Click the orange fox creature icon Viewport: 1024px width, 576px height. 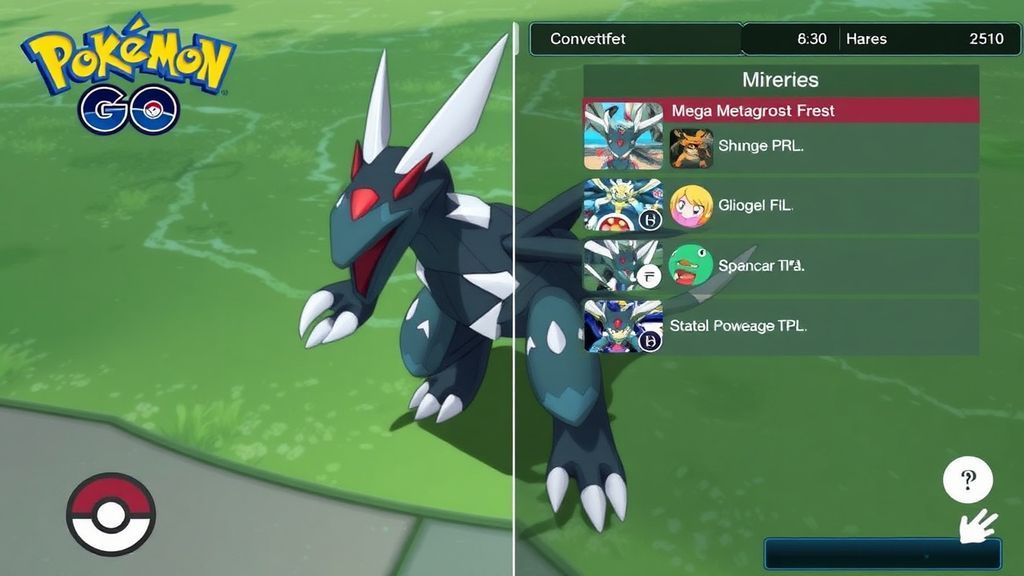pyautogui.click(x=691, y=147)
